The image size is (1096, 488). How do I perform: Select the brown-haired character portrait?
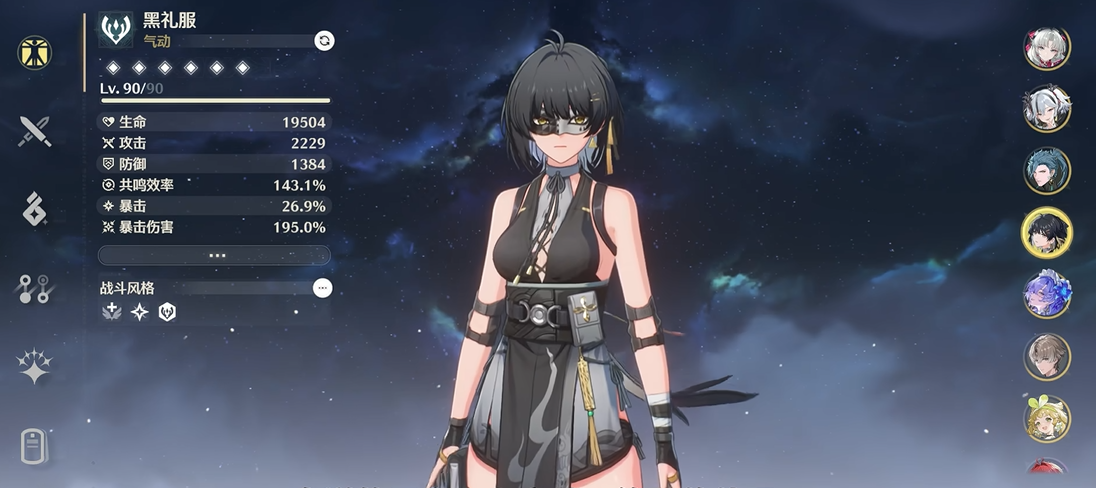point(1047,357)
